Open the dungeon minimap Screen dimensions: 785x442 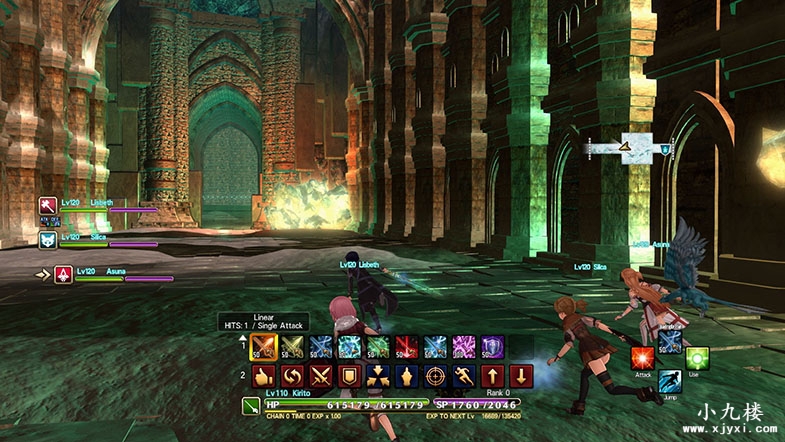pos(628,148)
